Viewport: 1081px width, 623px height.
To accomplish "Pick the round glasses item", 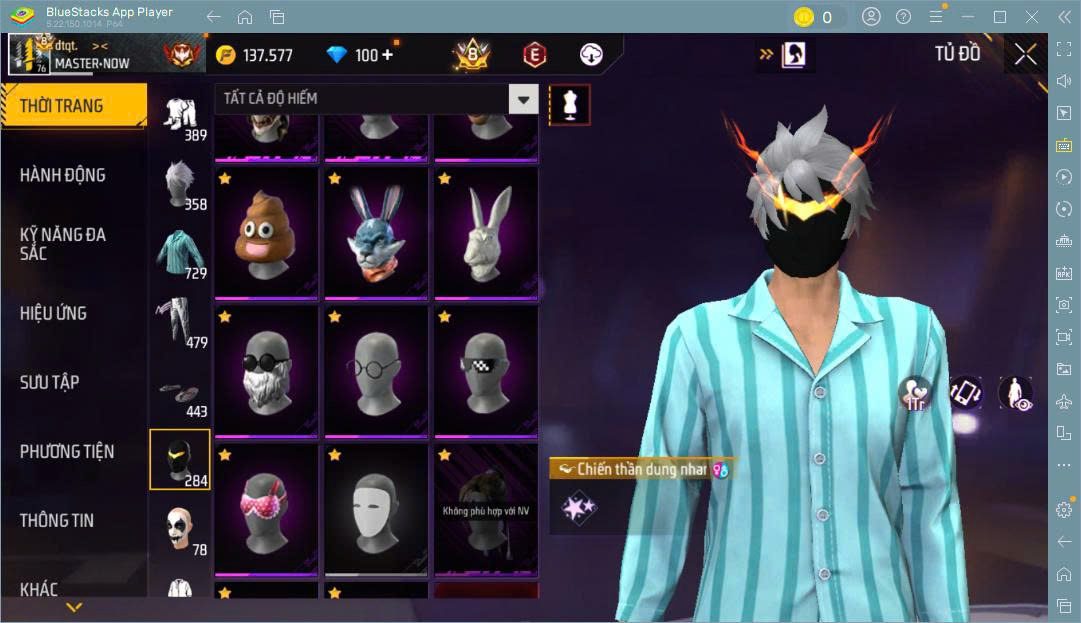I will 375,371.
